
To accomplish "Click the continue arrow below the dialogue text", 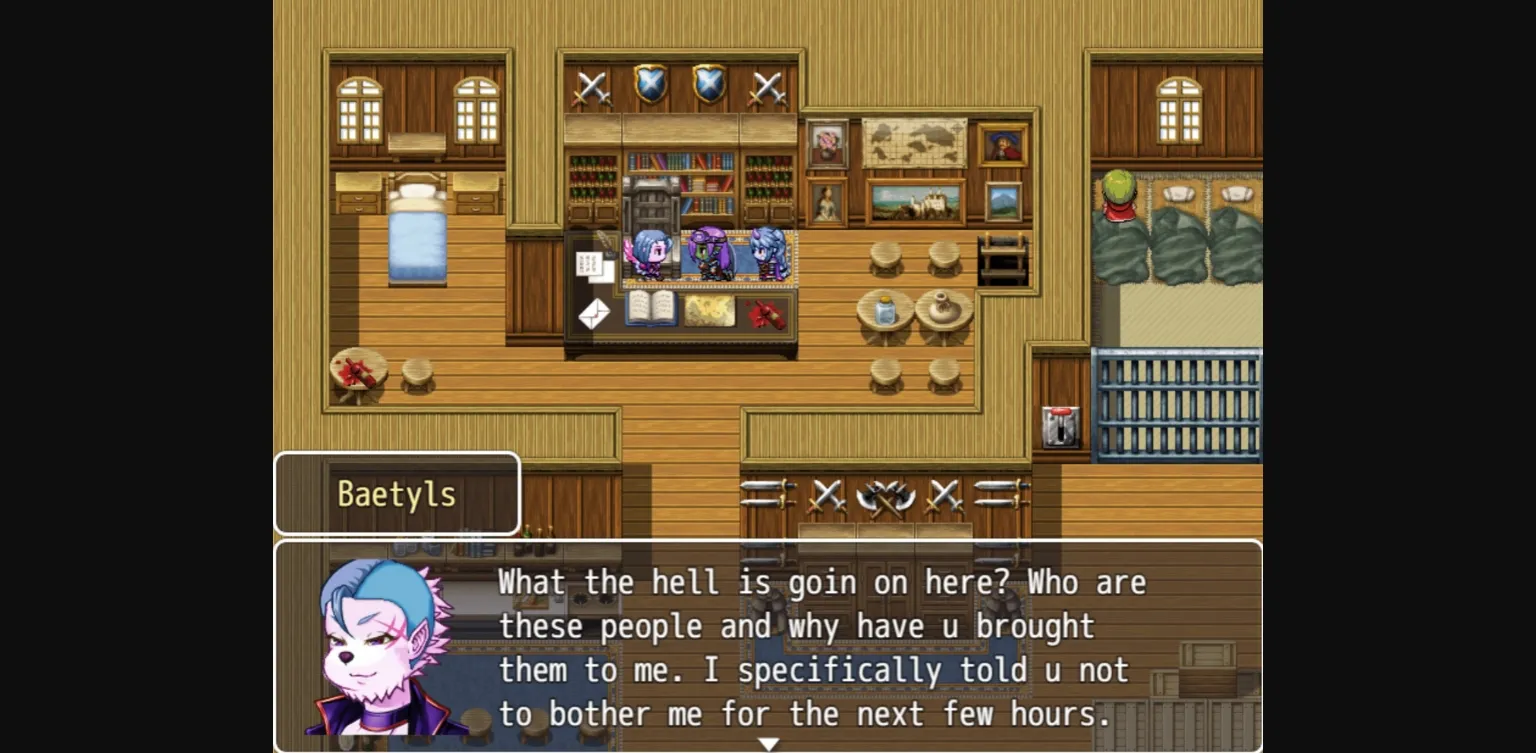I will pyautogui.click(x=768, y=742).
